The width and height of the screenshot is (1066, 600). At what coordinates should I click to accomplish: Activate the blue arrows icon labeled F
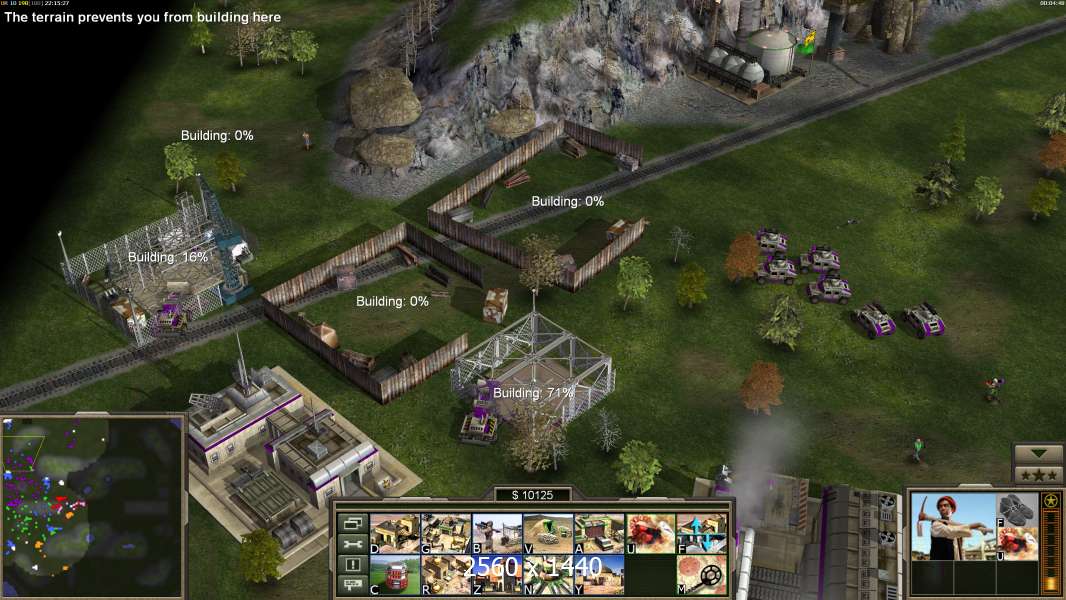tap(701, 533)
